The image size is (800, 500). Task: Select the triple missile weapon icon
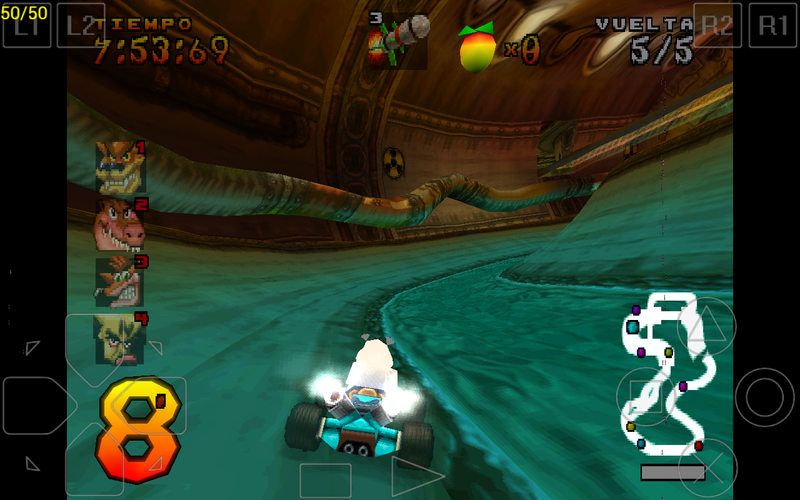397,40
